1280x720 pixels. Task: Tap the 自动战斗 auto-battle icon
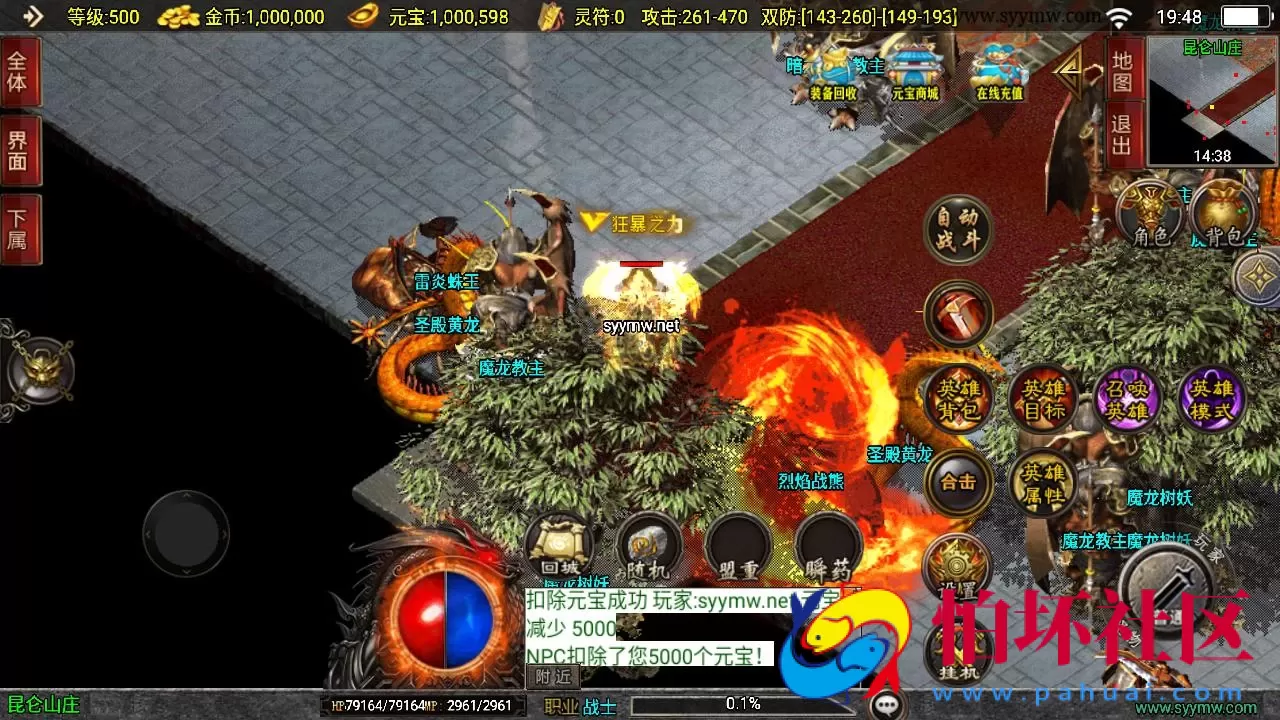(957, 230)
